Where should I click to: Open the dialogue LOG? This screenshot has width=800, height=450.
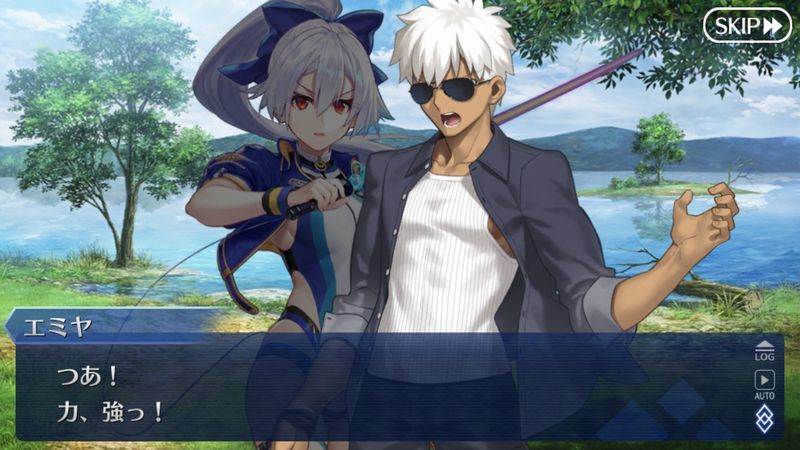click(x=765, y=350)
